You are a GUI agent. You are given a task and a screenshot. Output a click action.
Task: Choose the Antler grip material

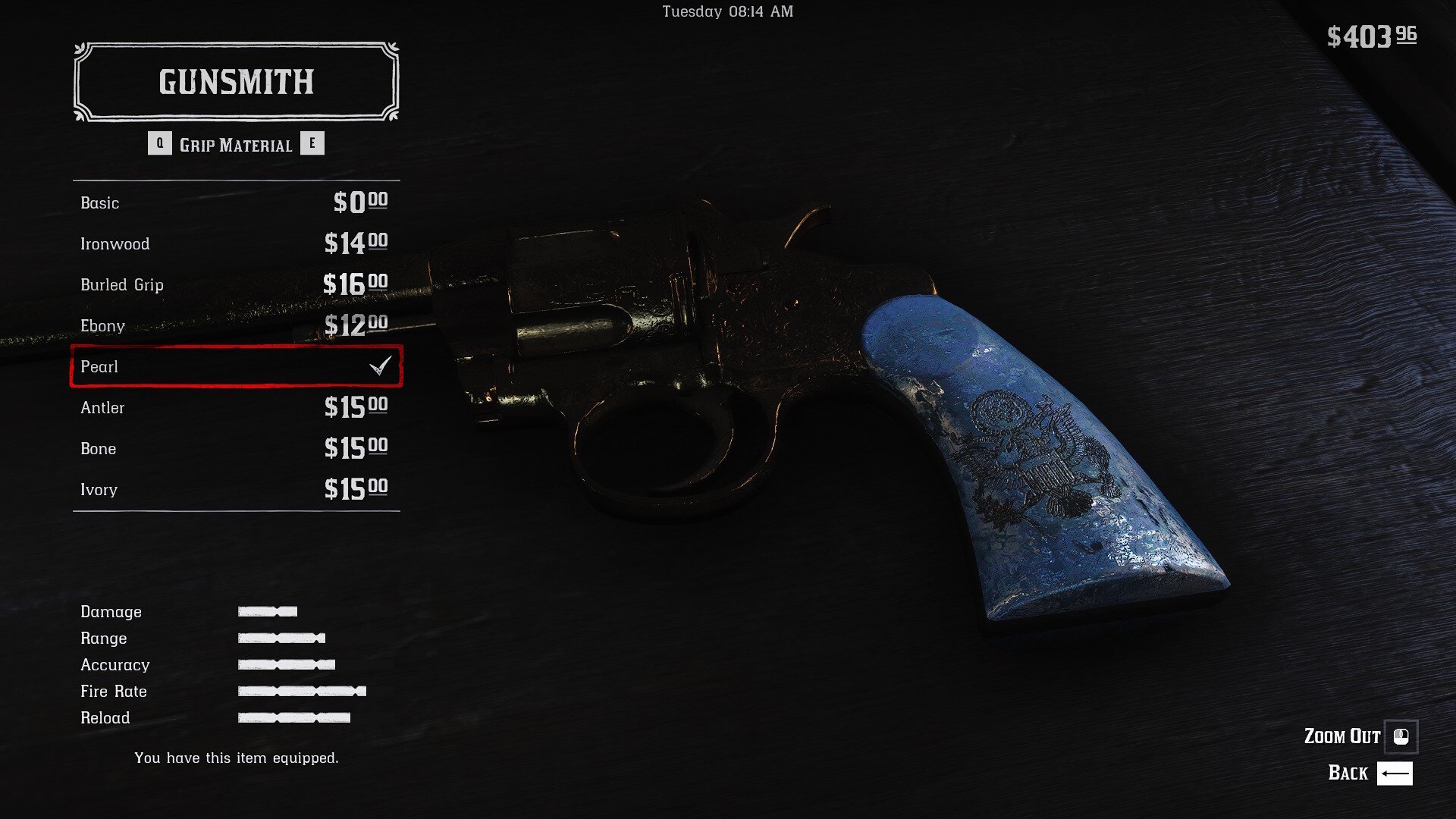pos(235,407)
